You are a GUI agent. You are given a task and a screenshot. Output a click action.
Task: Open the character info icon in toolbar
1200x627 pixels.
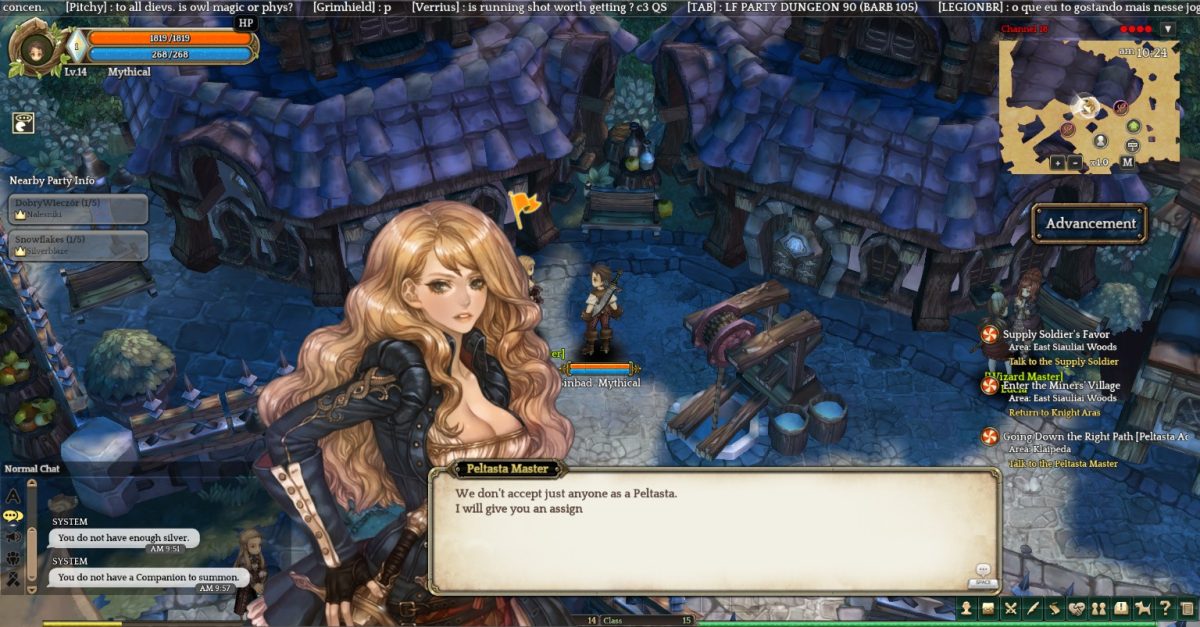pyautogui.click(x=966, y=608)
